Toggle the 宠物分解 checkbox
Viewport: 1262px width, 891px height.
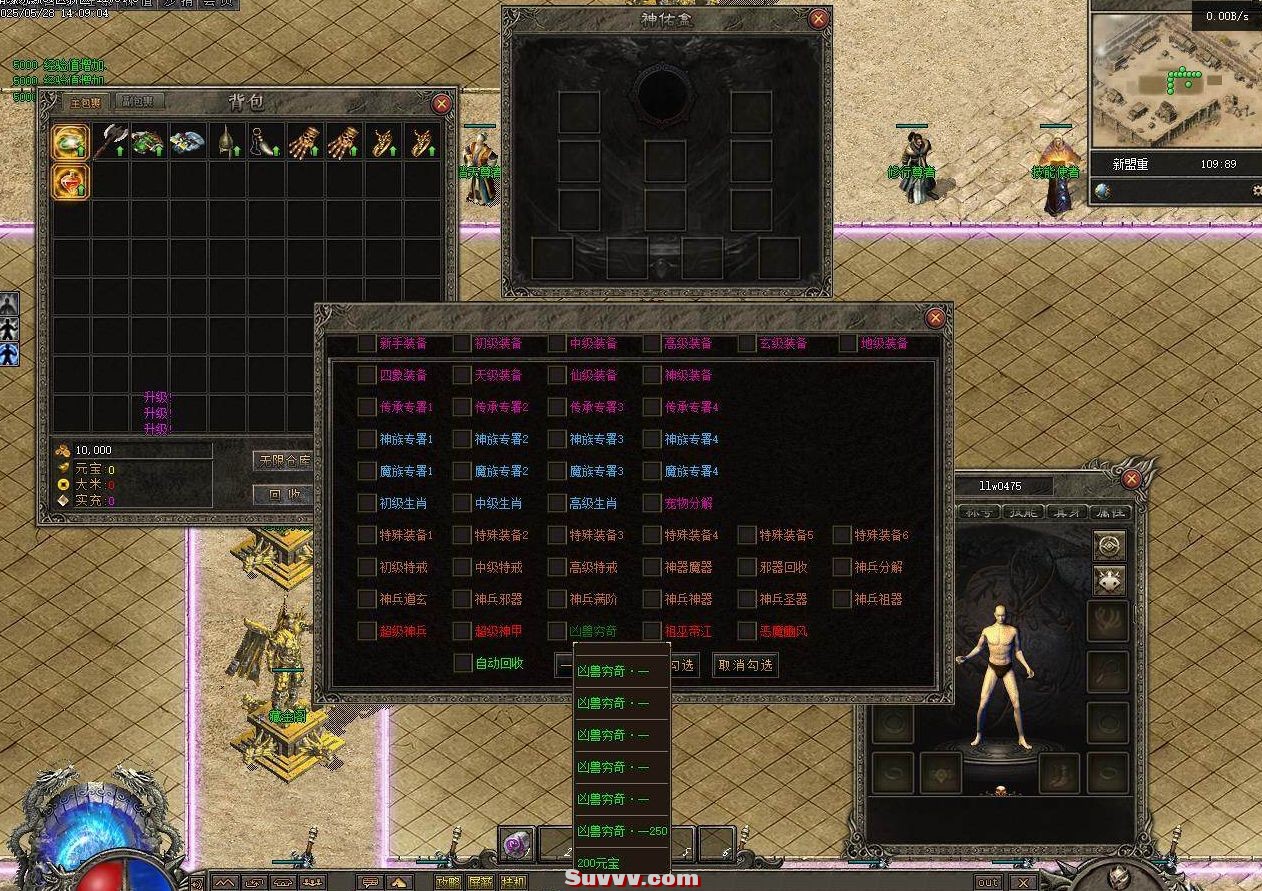click(652, 504)
